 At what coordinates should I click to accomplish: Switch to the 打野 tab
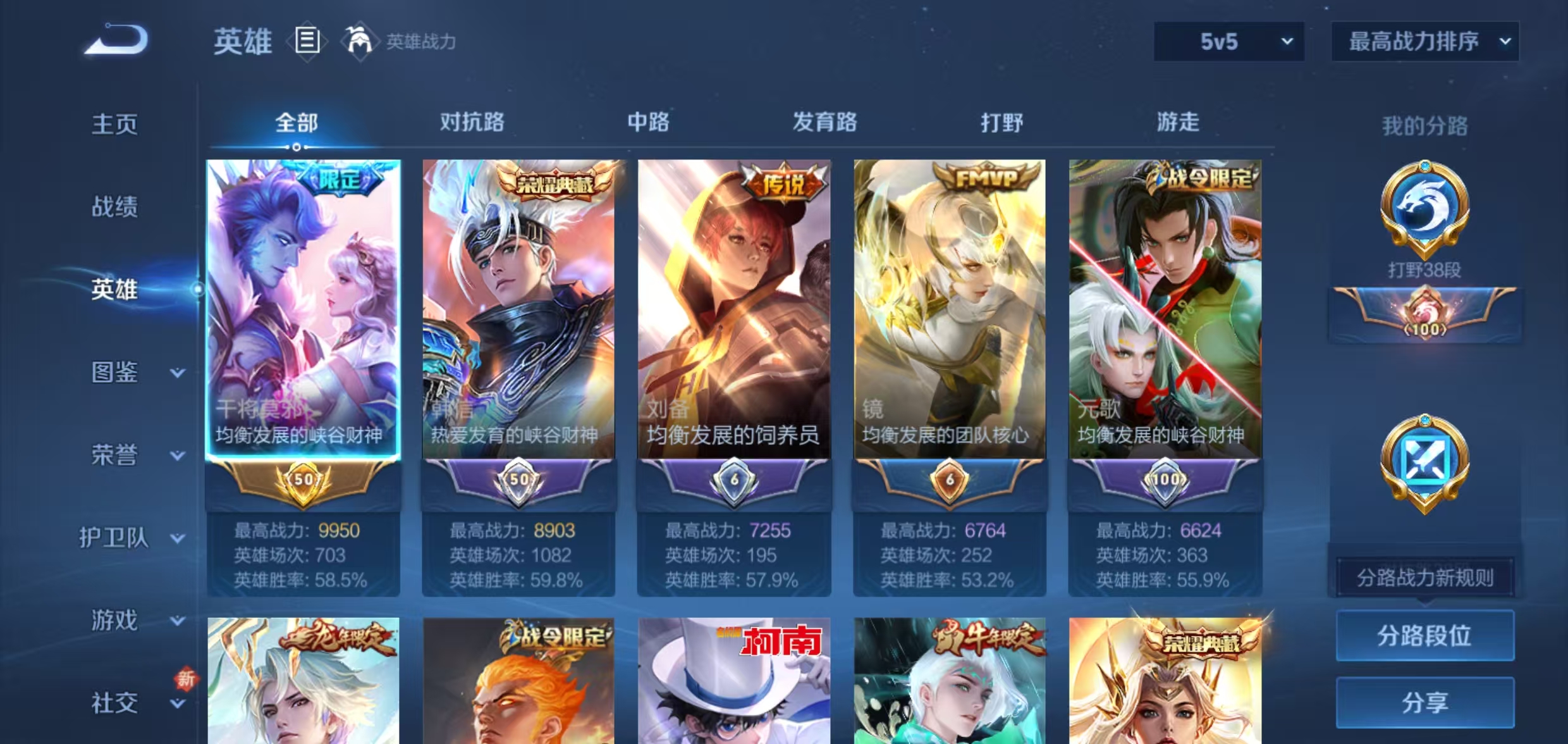[1004, 123]
